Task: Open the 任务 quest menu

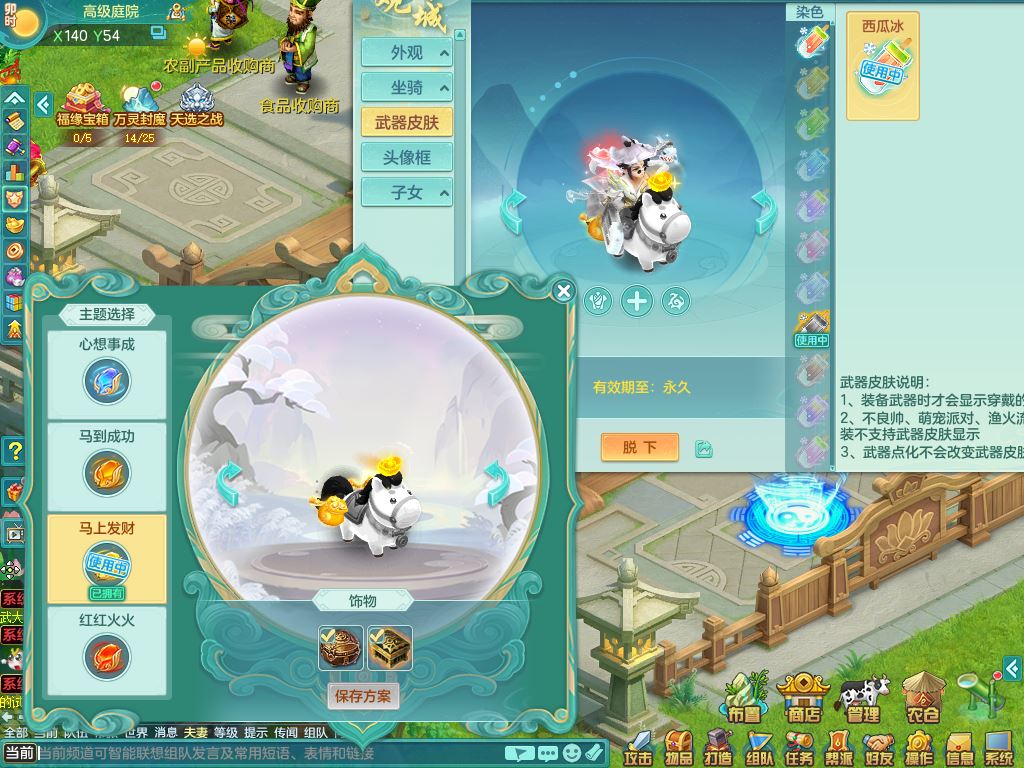Action: (799, 747)
